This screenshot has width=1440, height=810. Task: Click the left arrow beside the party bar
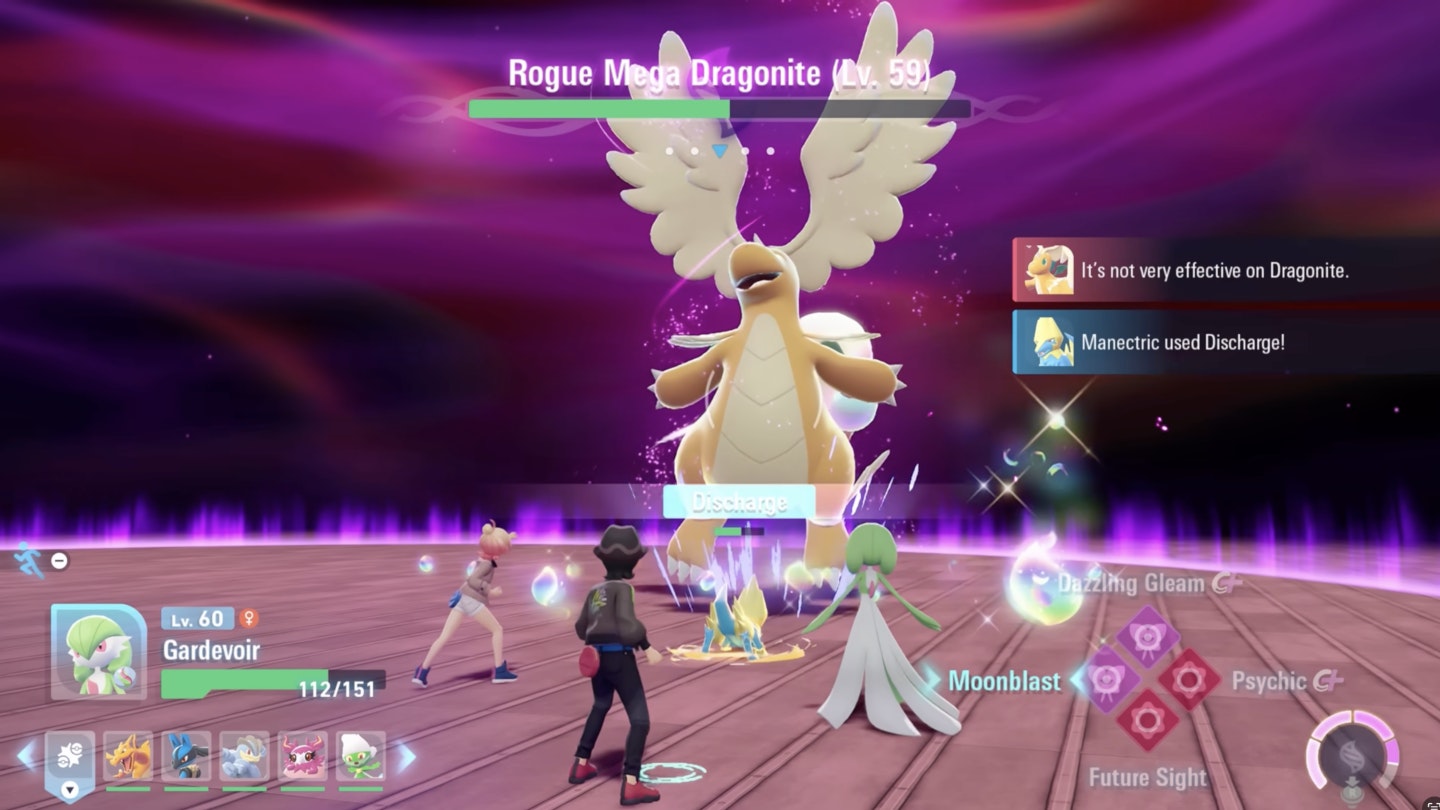coord(26,756)
